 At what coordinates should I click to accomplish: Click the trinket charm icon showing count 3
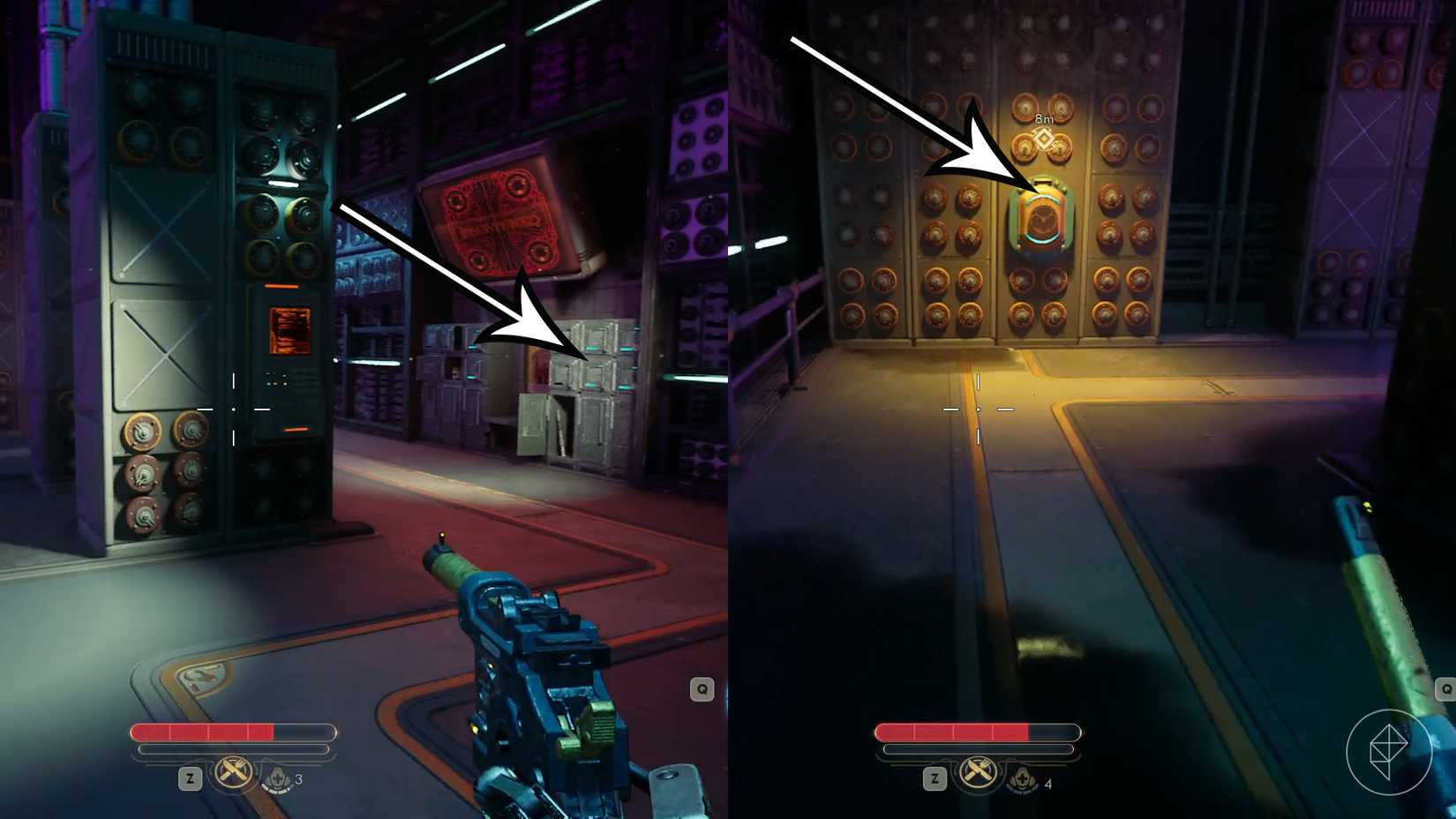pyautogui.click(x=279, y=781)
